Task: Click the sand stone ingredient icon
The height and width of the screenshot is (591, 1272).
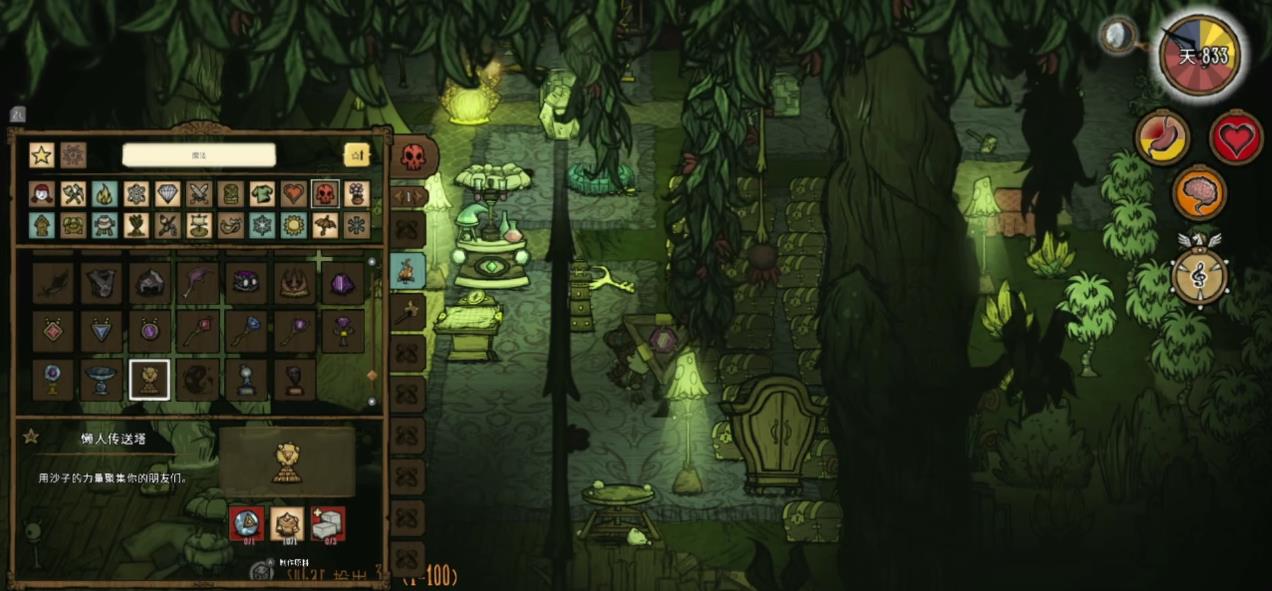Action: click(x=287, y=522)
